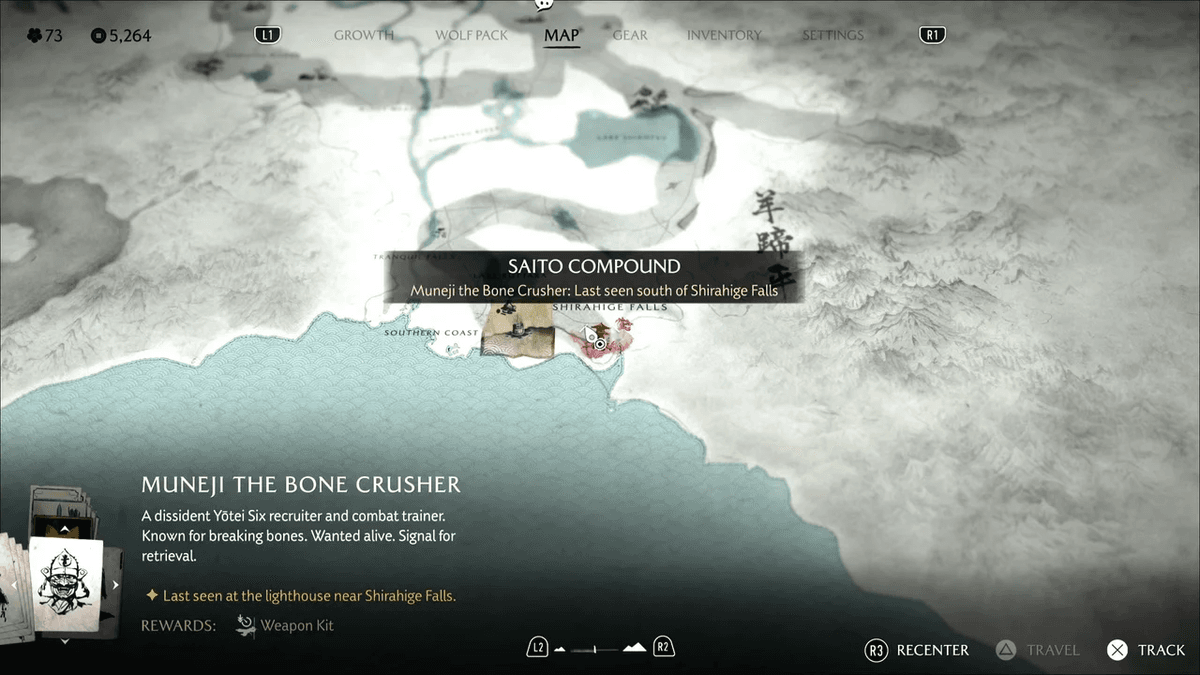Click the right arrow beside the bounty card
Viewport: 1200px width, 675px height.
116,585
